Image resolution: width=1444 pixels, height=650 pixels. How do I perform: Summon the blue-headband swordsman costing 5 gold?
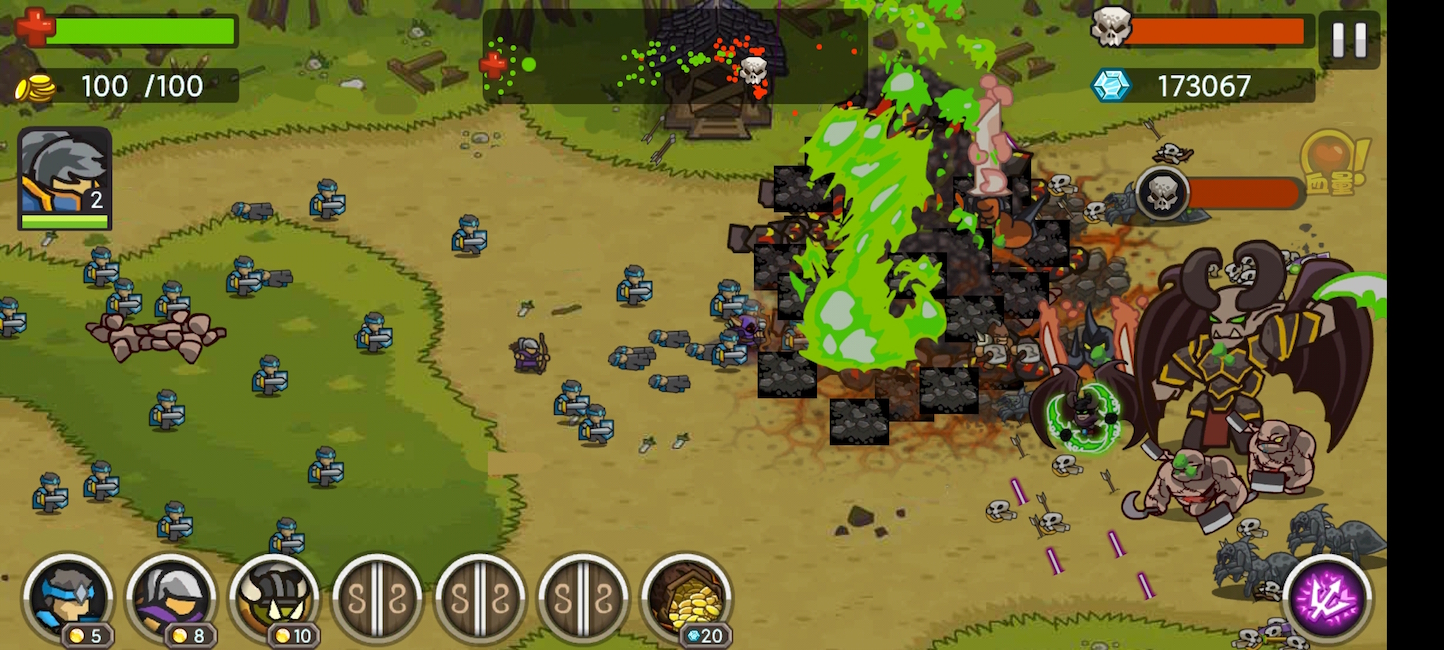click(x=68, y=598)
